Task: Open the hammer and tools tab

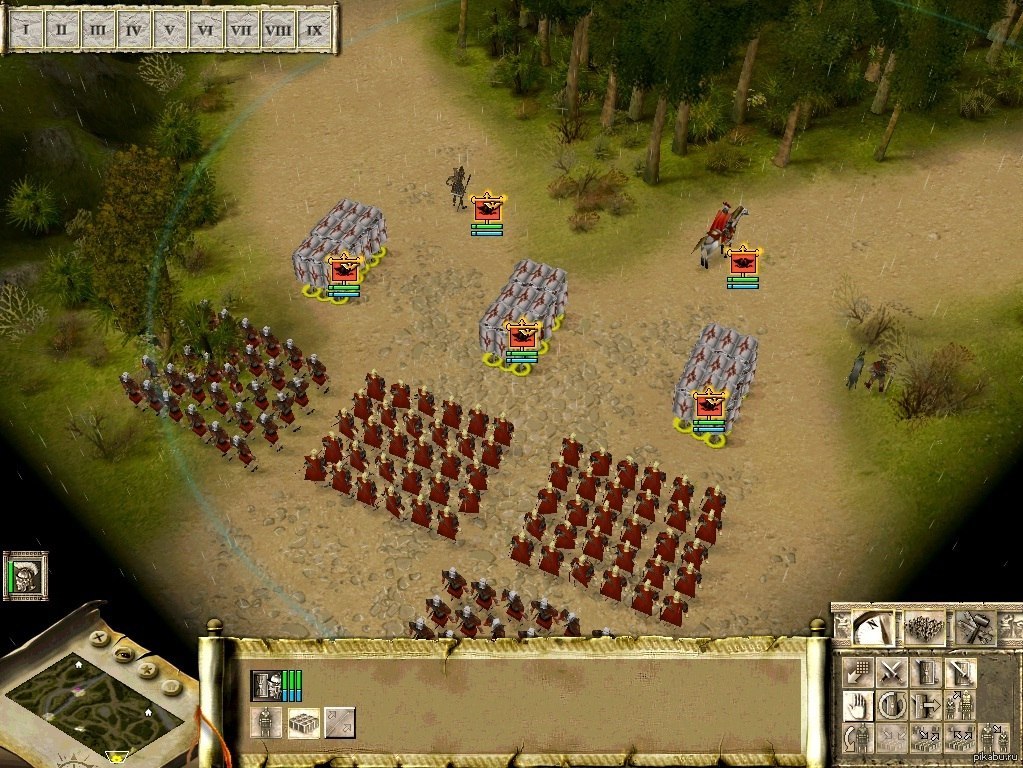Action: click(x=974, y=628)
